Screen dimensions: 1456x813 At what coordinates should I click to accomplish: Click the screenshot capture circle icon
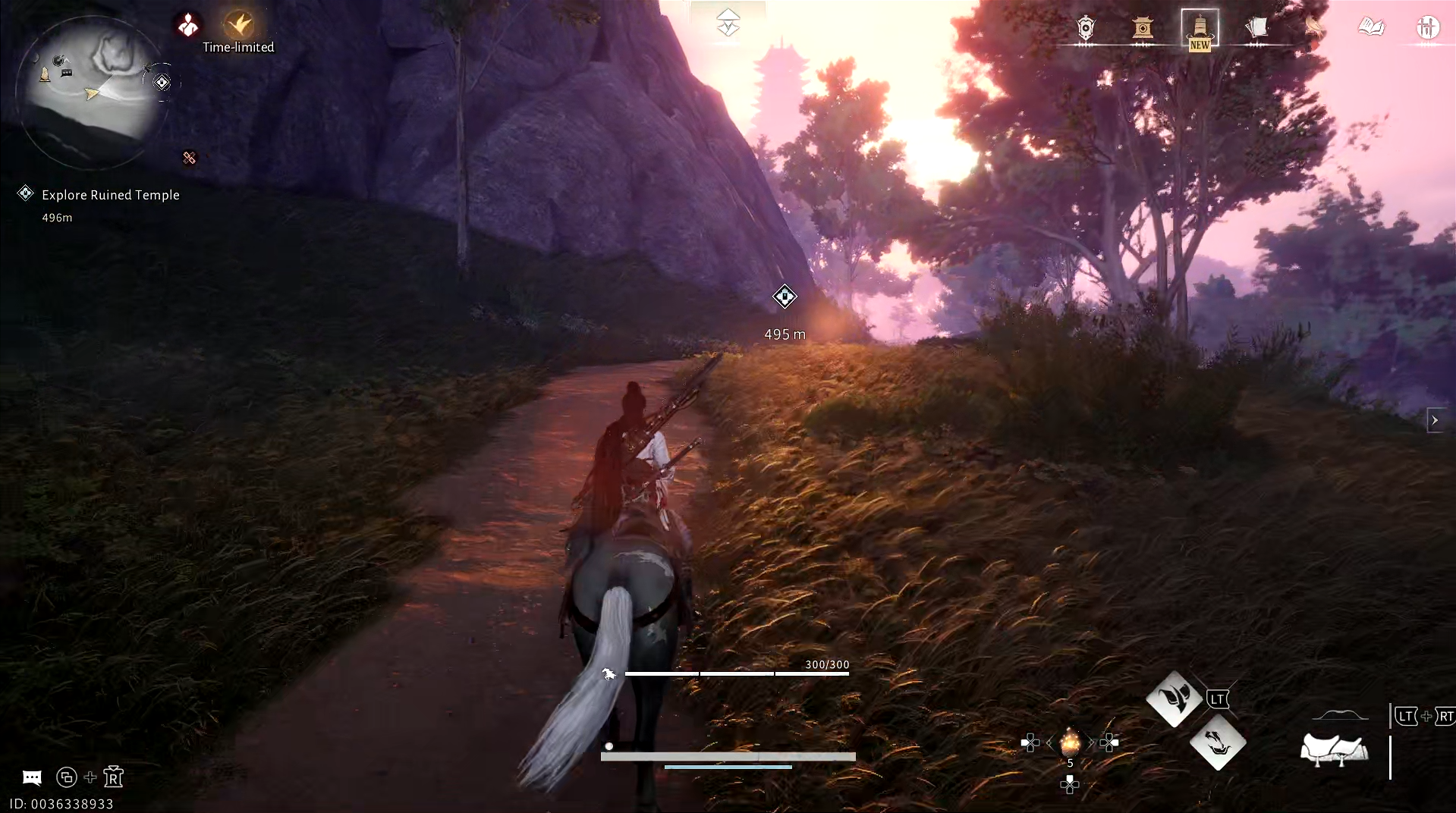pyautogui.click(x=68, y=777)
